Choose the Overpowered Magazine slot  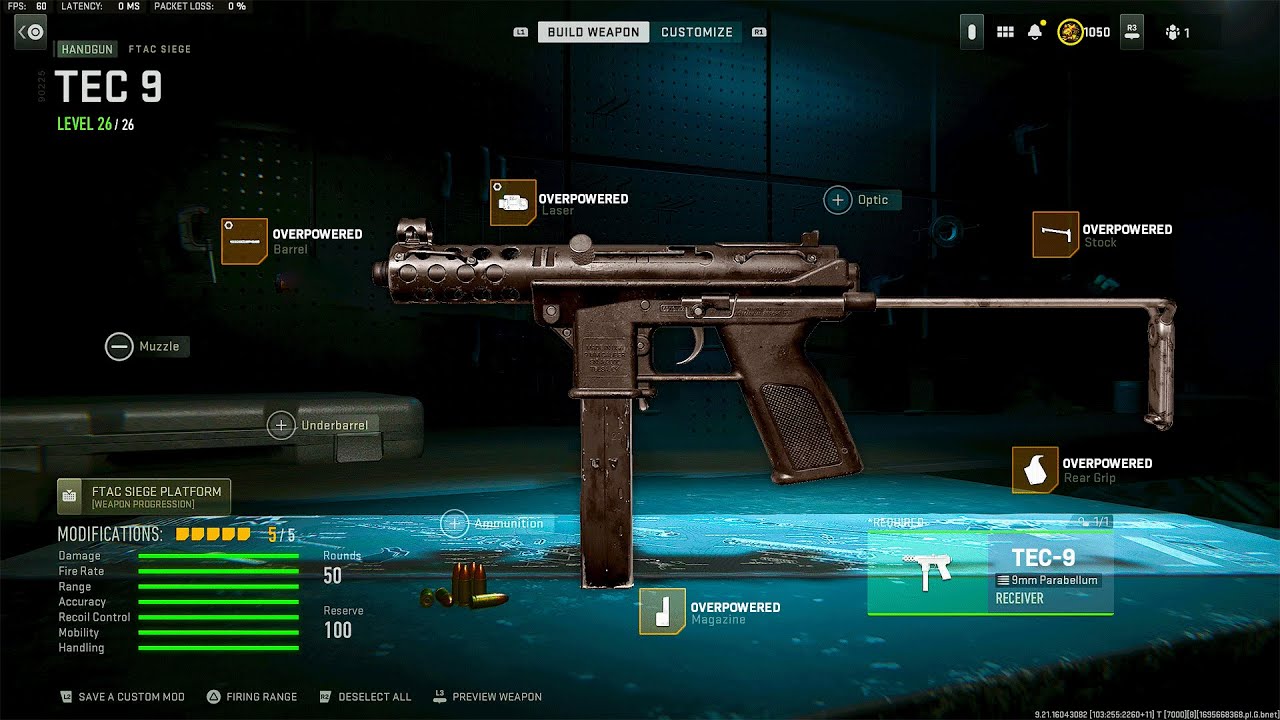point(662,612)
